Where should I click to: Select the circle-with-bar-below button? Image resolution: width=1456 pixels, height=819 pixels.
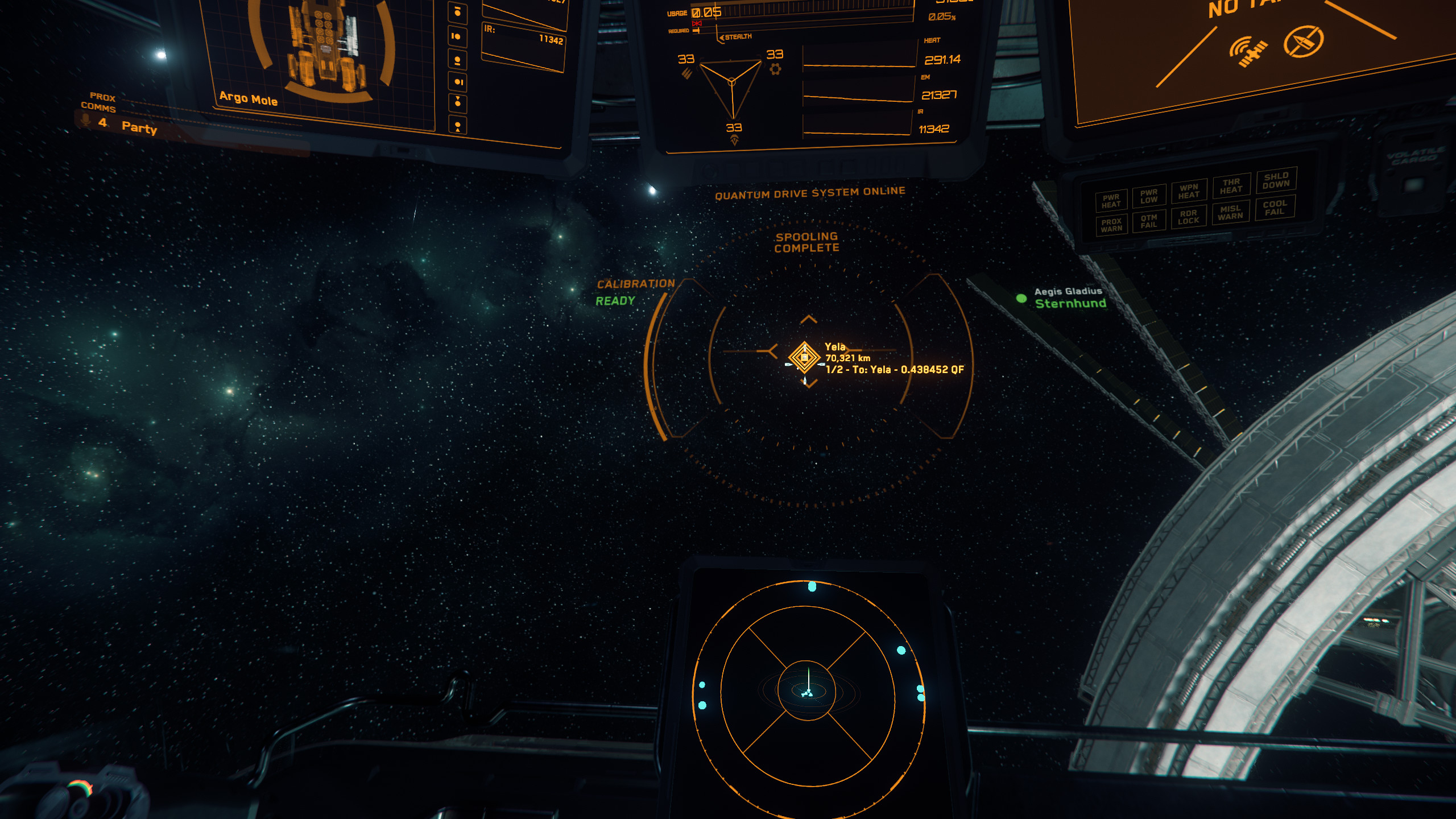pos(457,60)
